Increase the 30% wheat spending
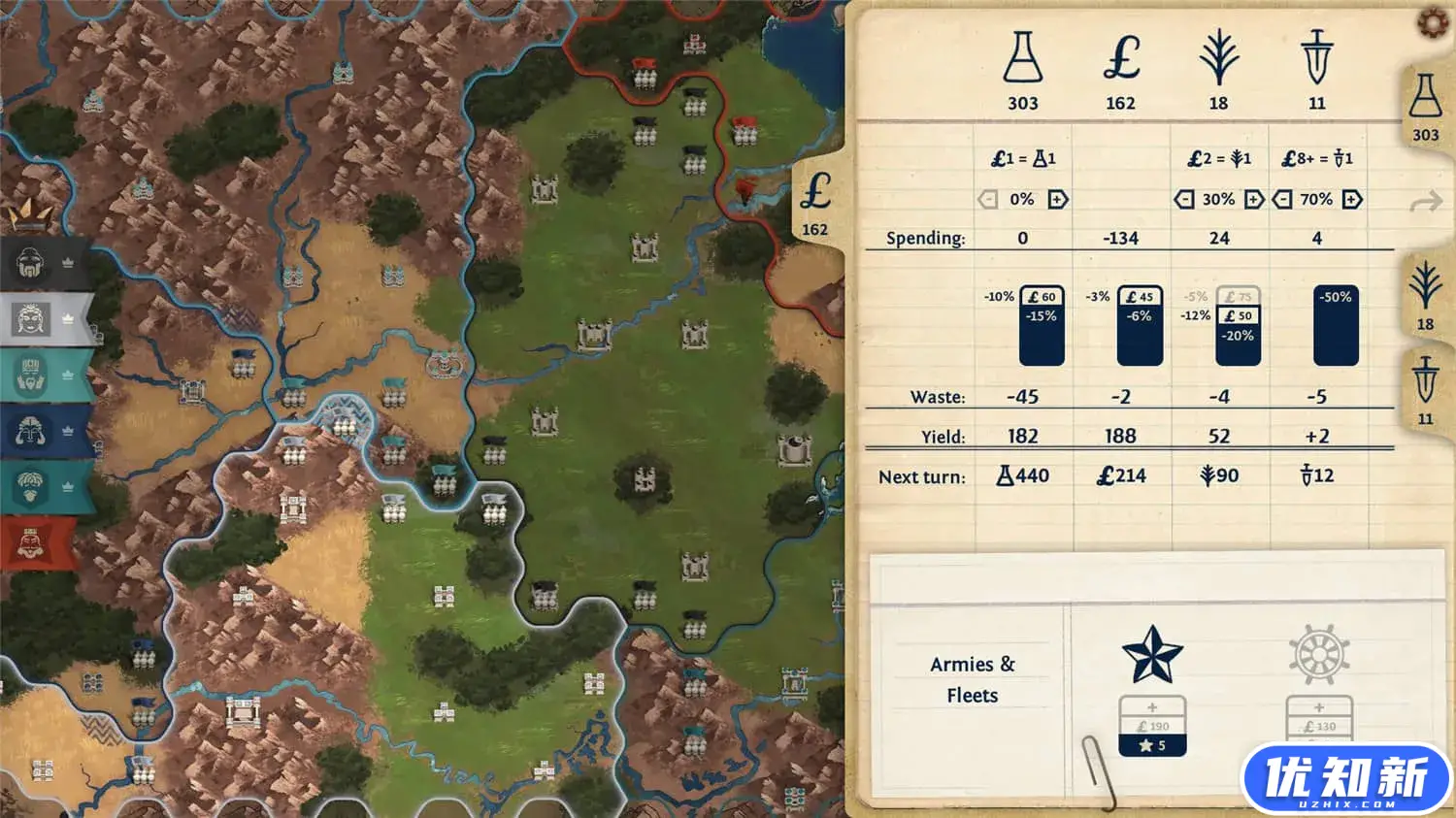Viewport: 1456px width, 818px height. (1254, 199)
